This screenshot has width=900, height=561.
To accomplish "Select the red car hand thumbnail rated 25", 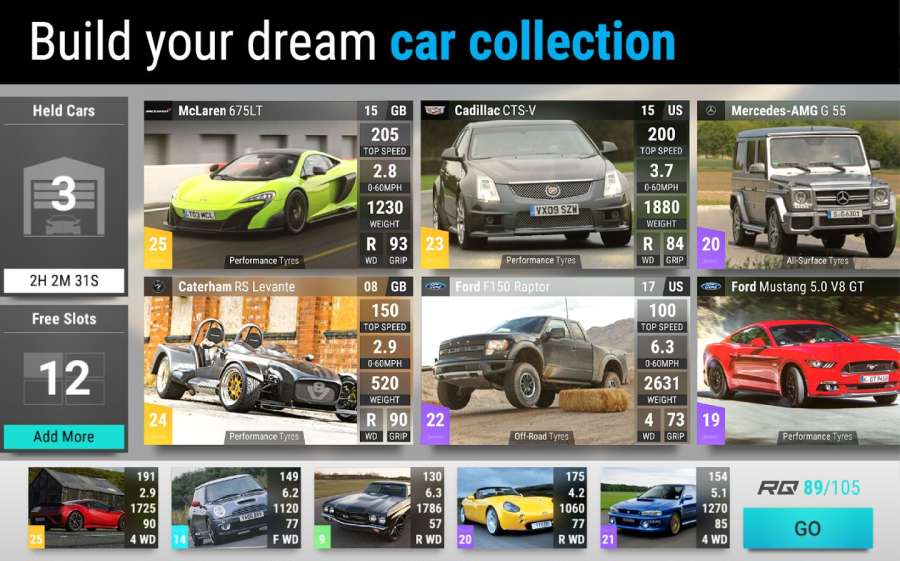I will pyautogui.click(x=92, y=508).
